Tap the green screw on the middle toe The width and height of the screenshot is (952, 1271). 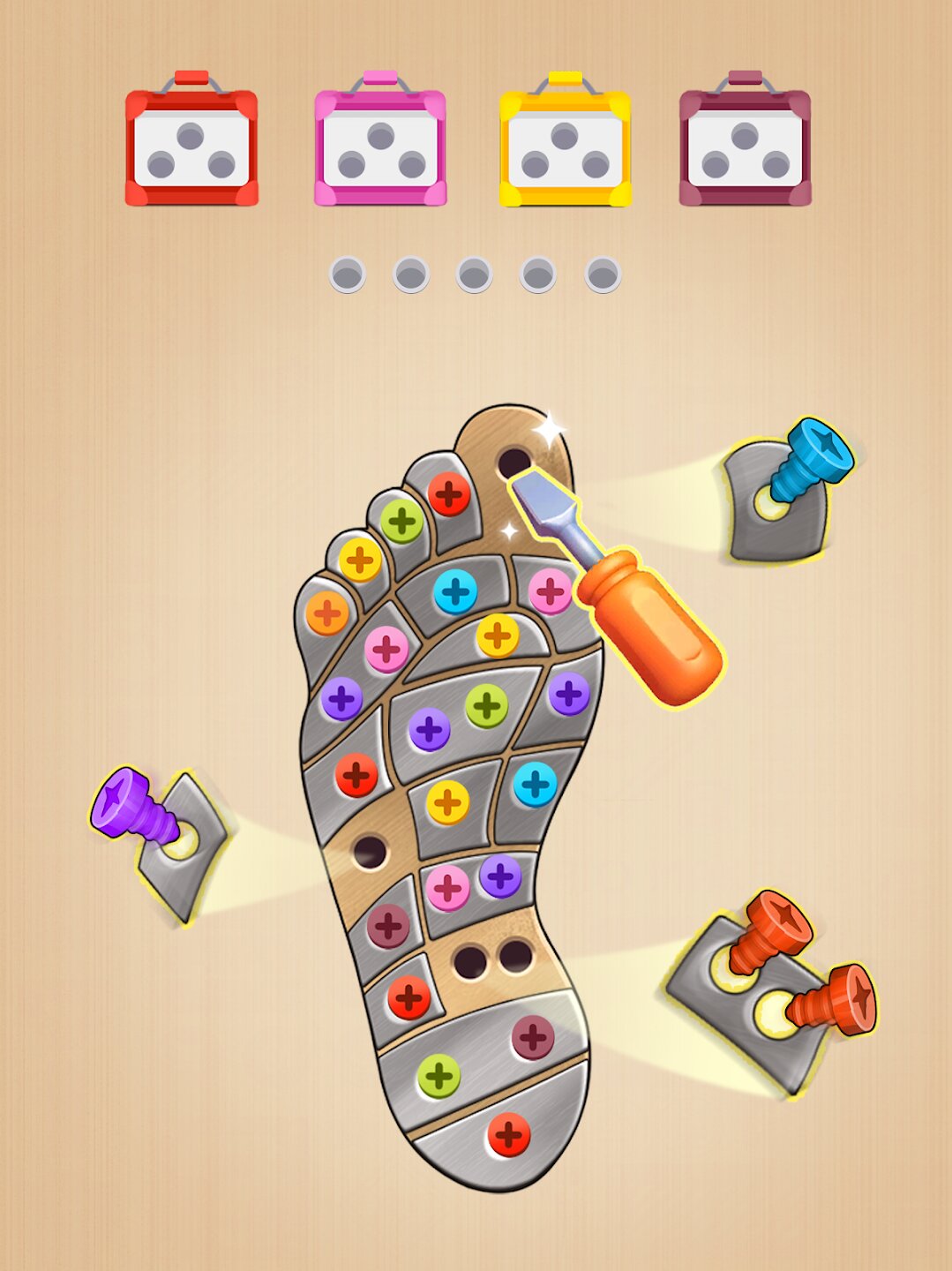[x=402, y=521]
